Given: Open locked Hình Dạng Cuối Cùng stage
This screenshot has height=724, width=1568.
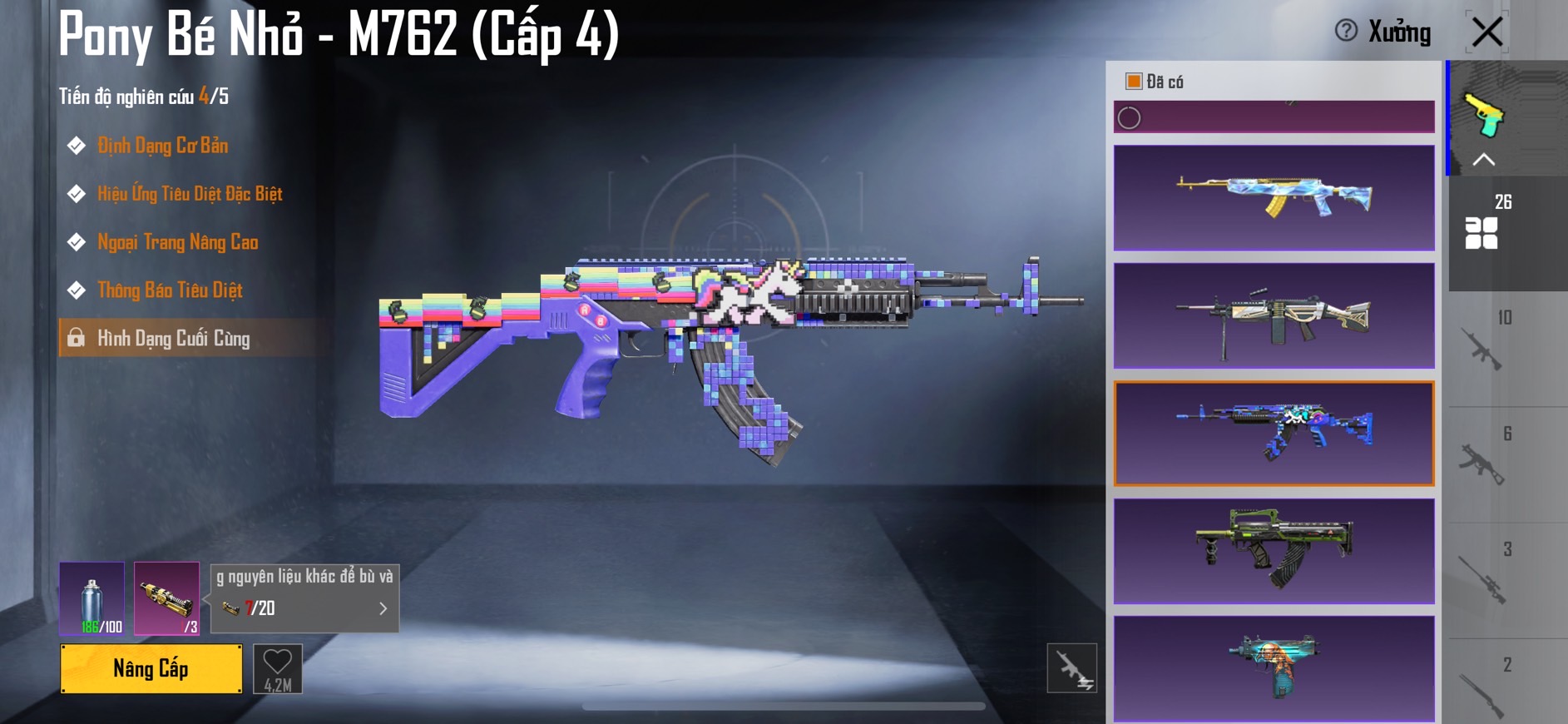Looking at the screenshot, I should point(173,338).
